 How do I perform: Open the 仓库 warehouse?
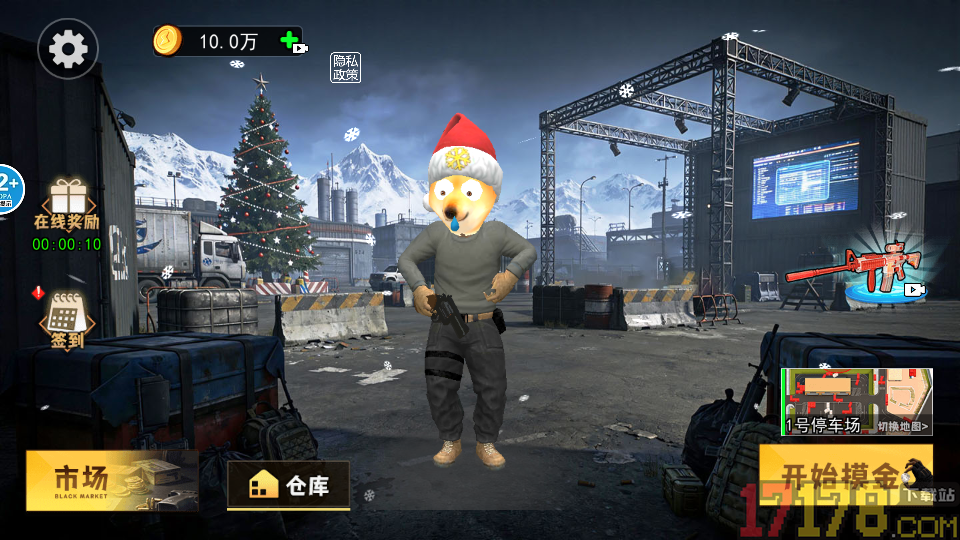tap(289, 486)
